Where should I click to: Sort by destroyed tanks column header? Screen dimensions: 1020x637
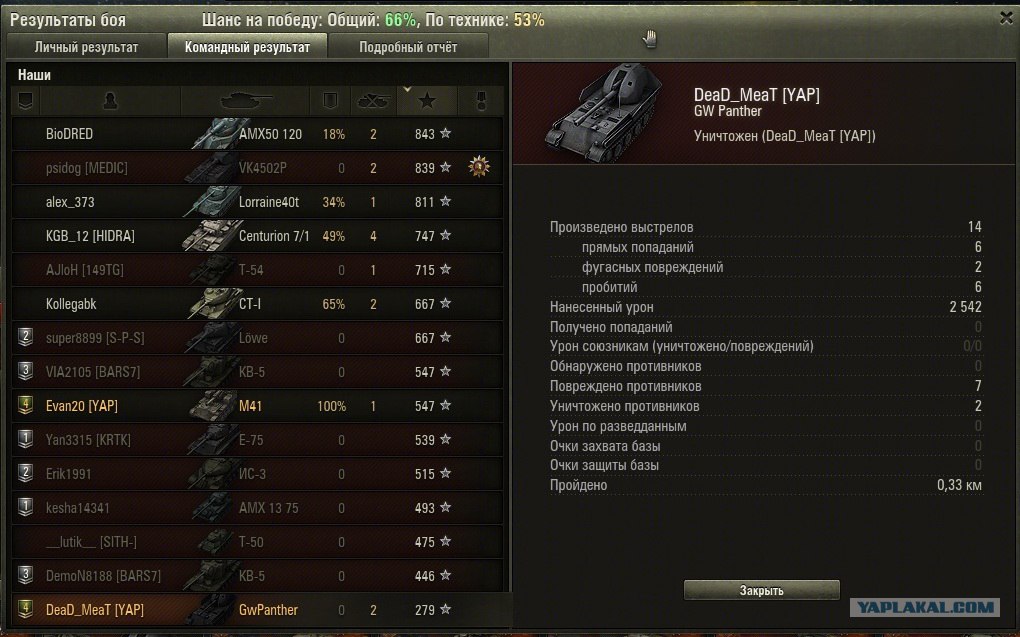[373, 100]
